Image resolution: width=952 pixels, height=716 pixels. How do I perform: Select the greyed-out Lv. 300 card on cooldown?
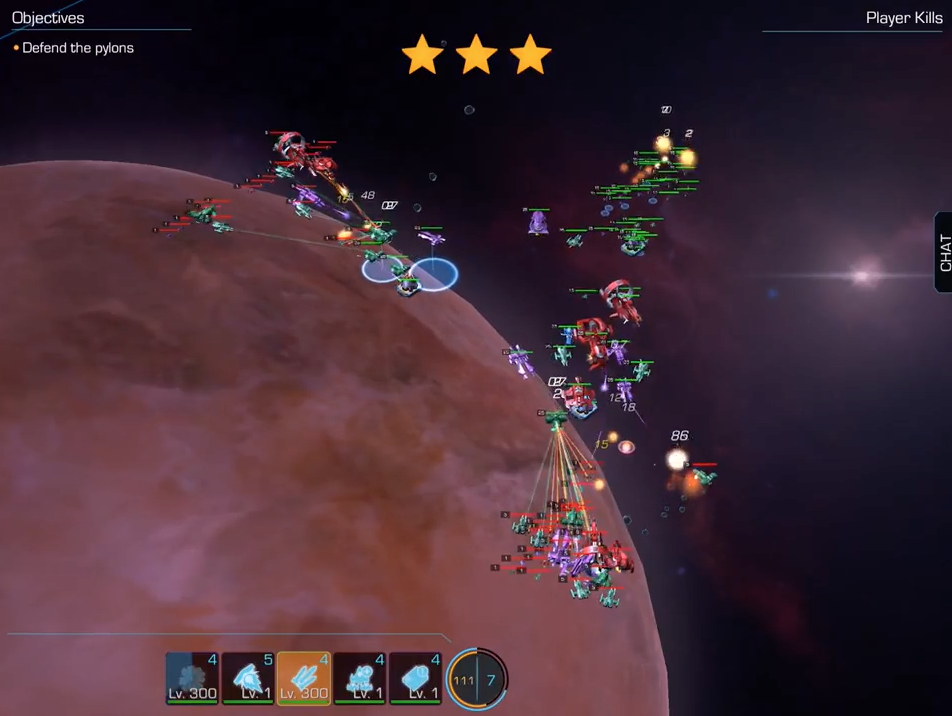pos(192,677)
